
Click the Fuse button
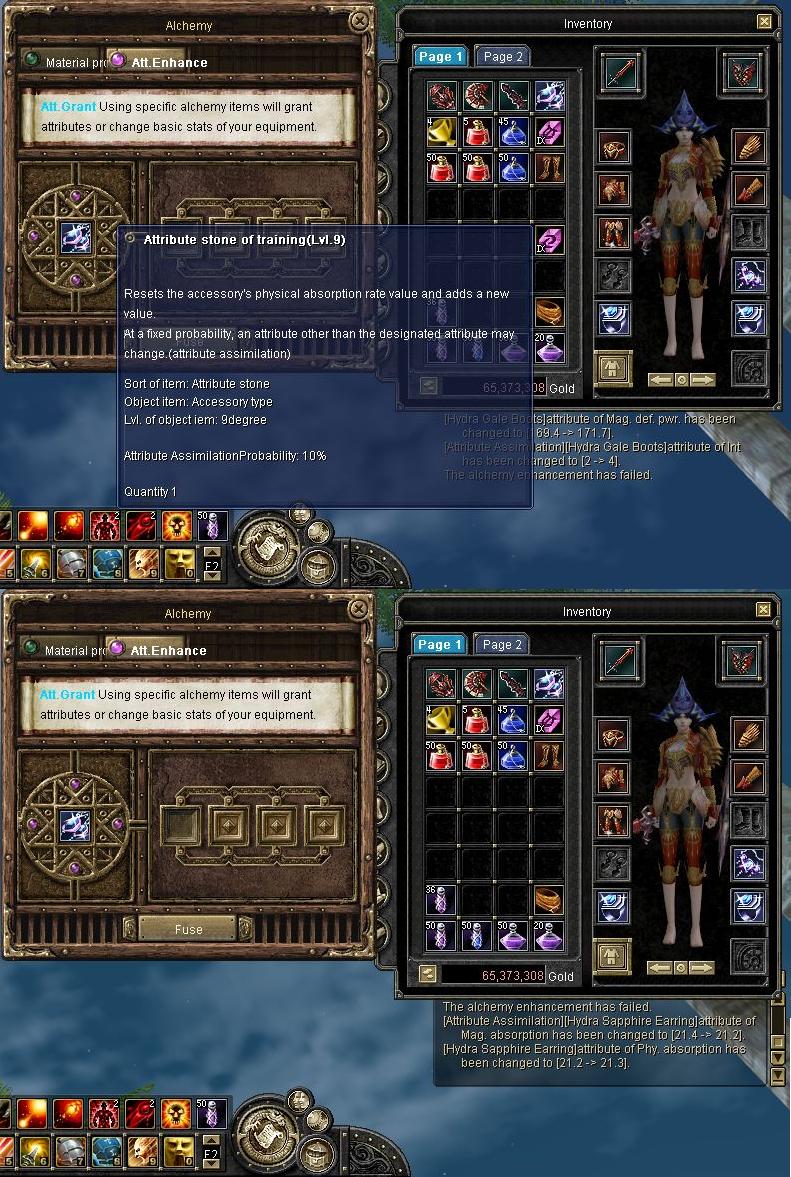(x=188, y=929)
